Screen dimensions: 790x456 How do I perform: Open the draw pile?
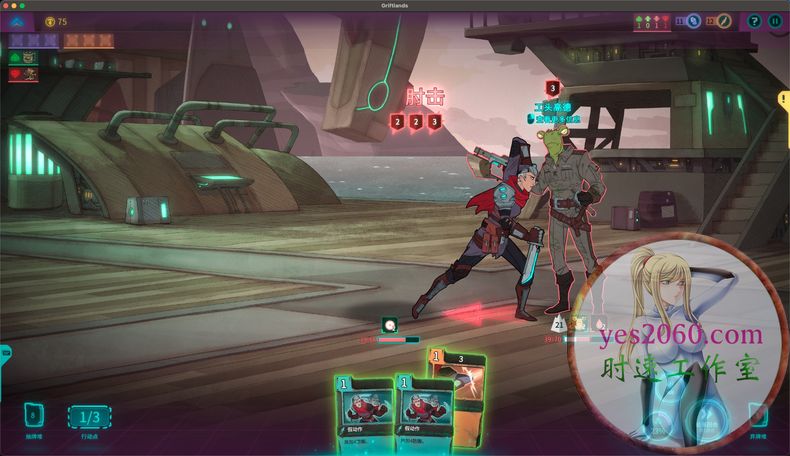(33, 416)
